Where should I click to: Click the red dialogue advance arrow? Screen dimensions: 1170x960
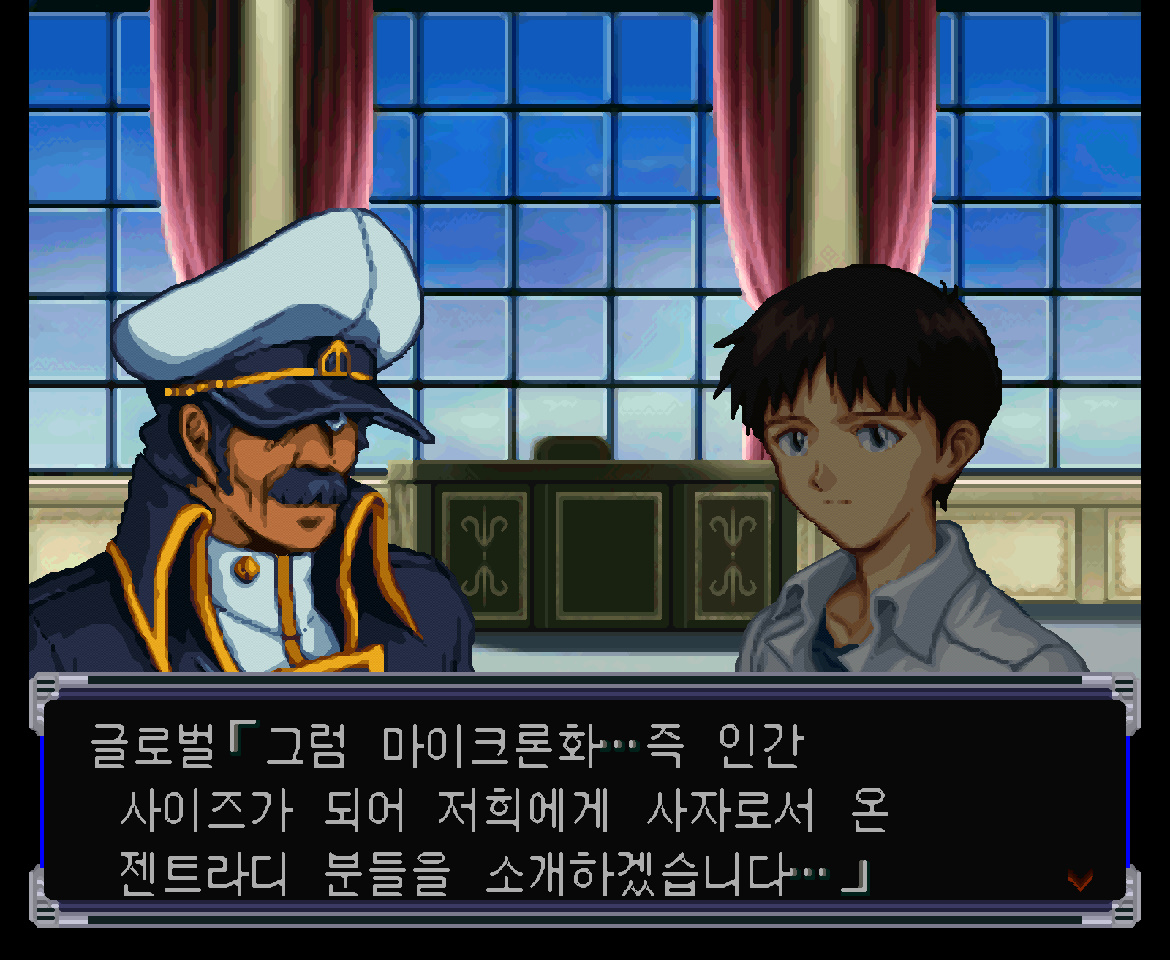coord(1079,879)
